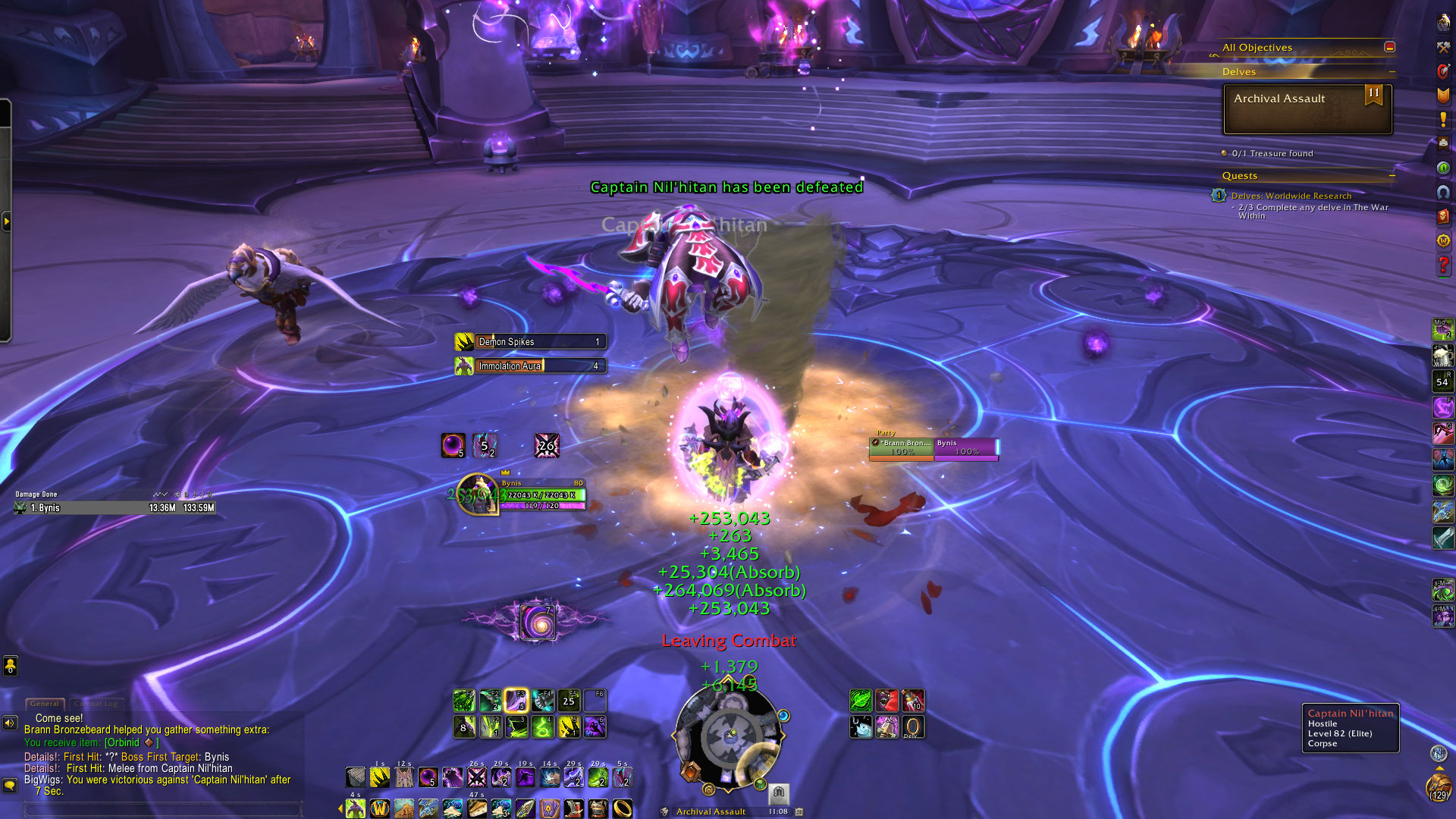Open the chat menu speech bubble button

[x=10, y=785]
